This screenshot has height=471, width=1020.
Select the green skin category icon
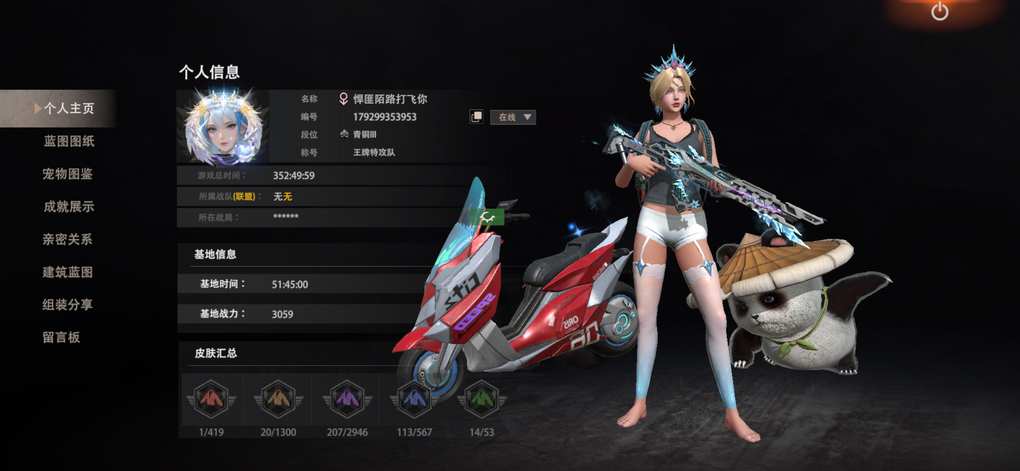481,399
